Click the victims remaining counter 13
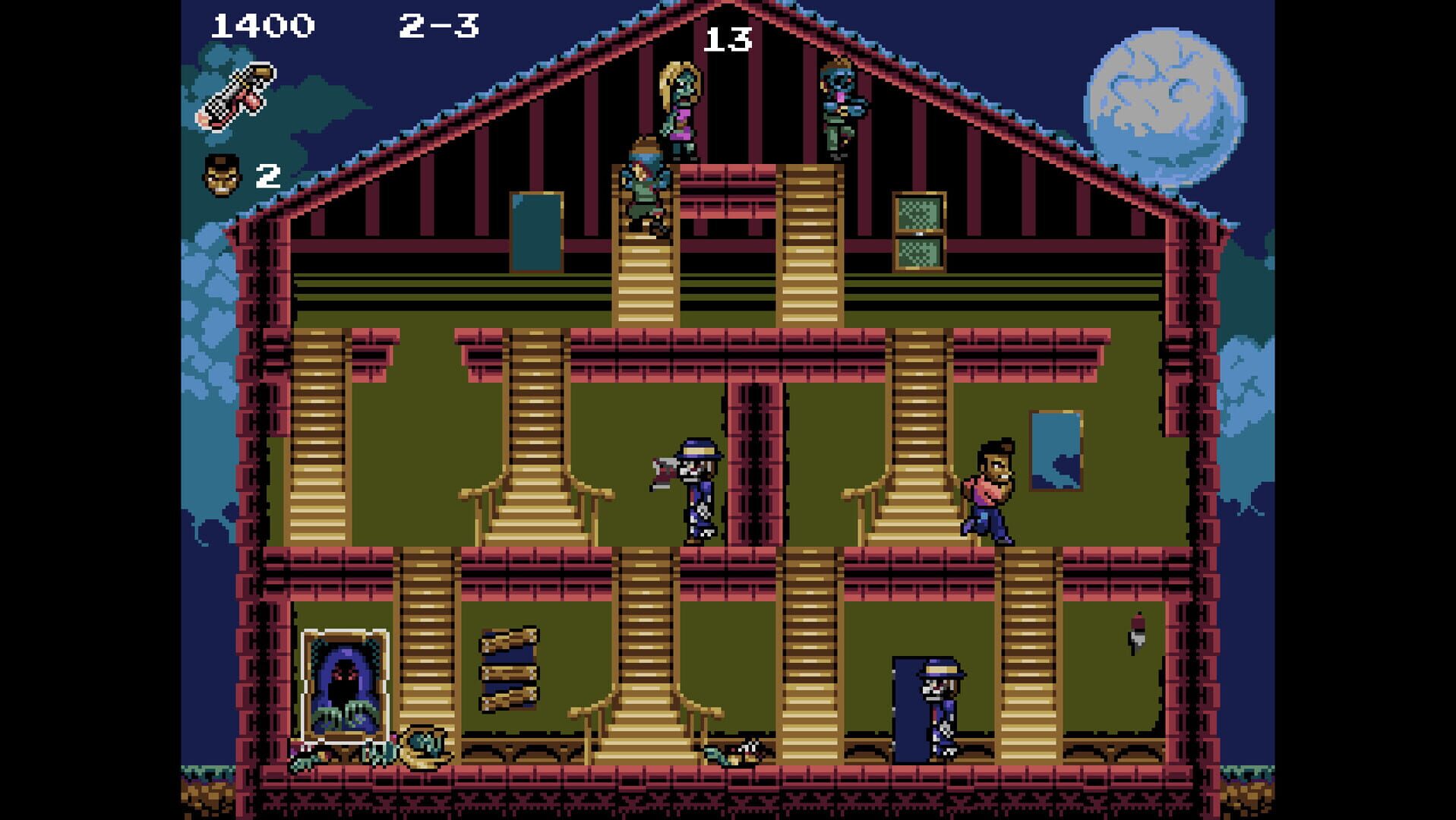 (727, 38)
